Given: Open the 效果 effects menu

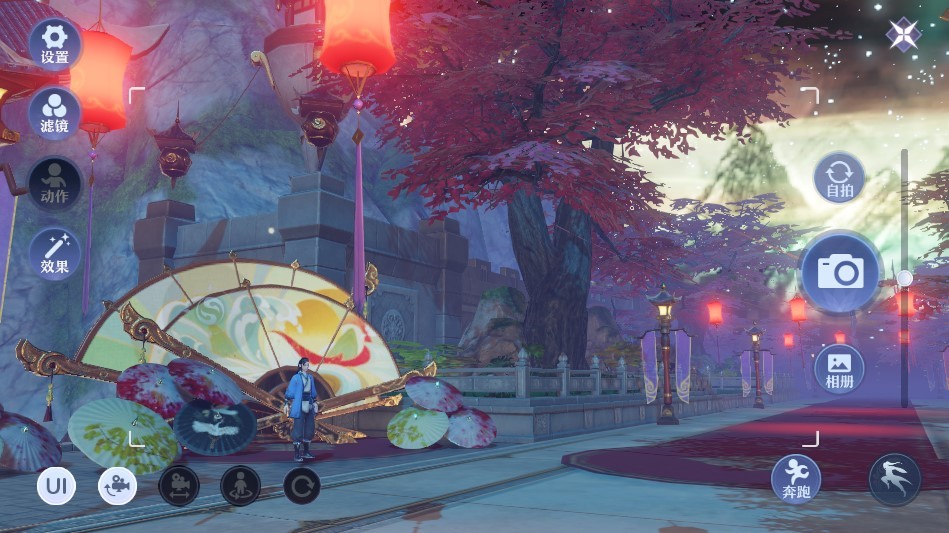Looking at the screenshot, I should click(54, 253).
